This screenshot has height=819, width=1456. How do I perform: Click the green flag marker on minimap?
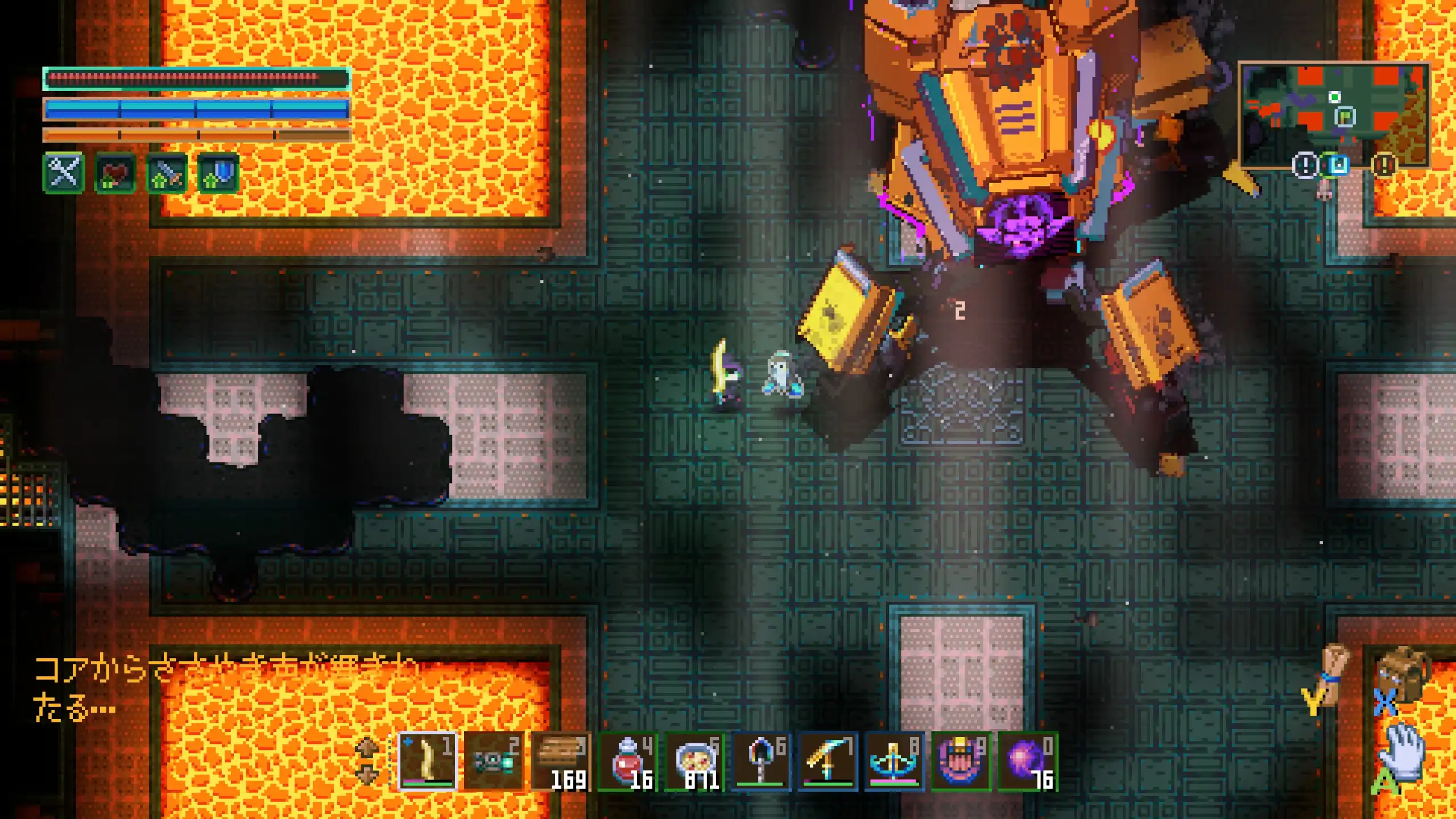coord(1345,117)
